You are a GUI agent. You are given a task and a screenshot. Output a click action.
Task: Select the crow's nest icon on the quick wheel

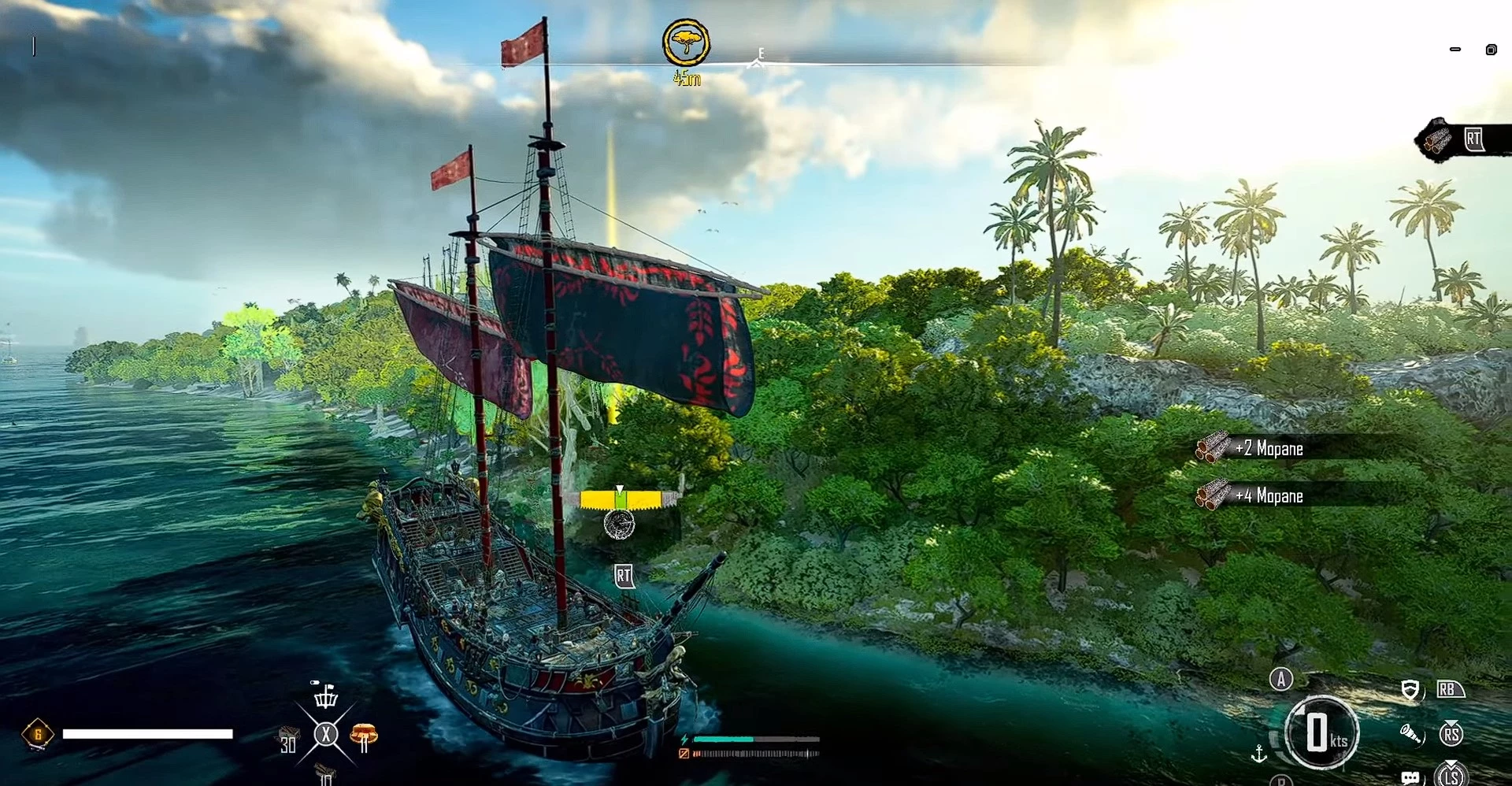click(x=325, y=696)
